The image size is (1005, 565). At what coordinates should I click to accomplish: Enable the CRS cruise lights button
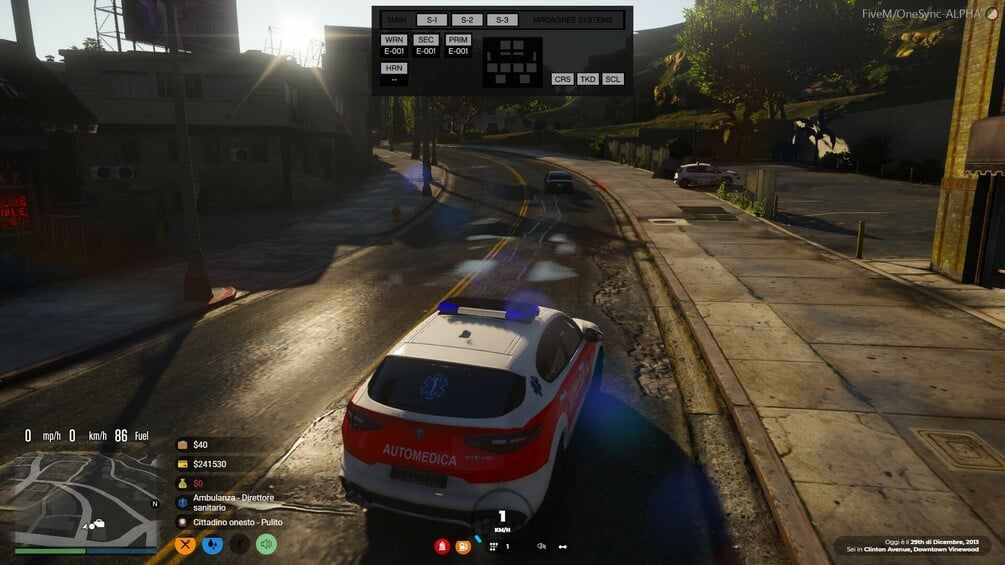tap(562, 79)
